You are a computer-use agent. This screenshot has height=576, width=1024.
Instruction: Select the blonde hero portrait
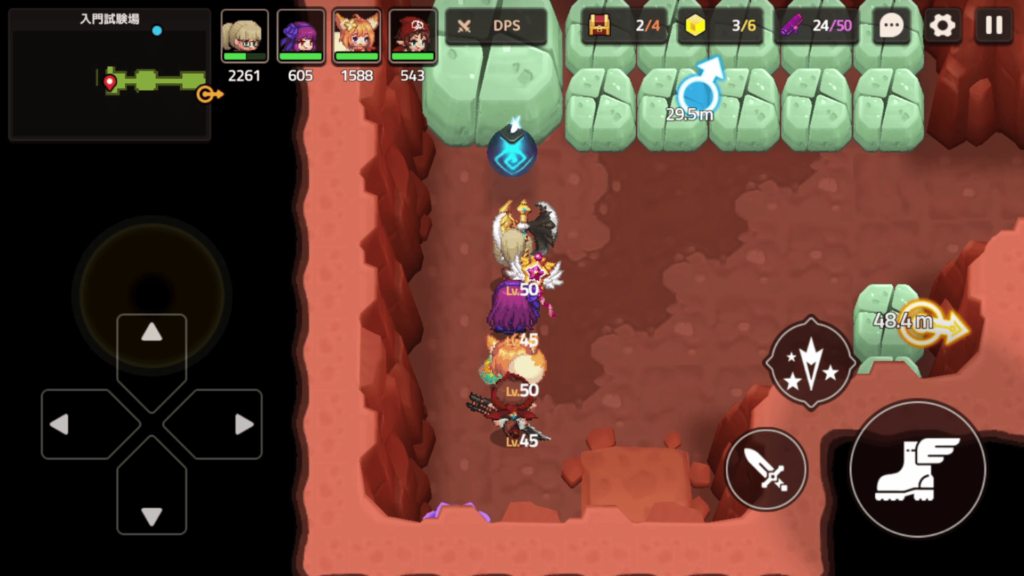[244, 38]
